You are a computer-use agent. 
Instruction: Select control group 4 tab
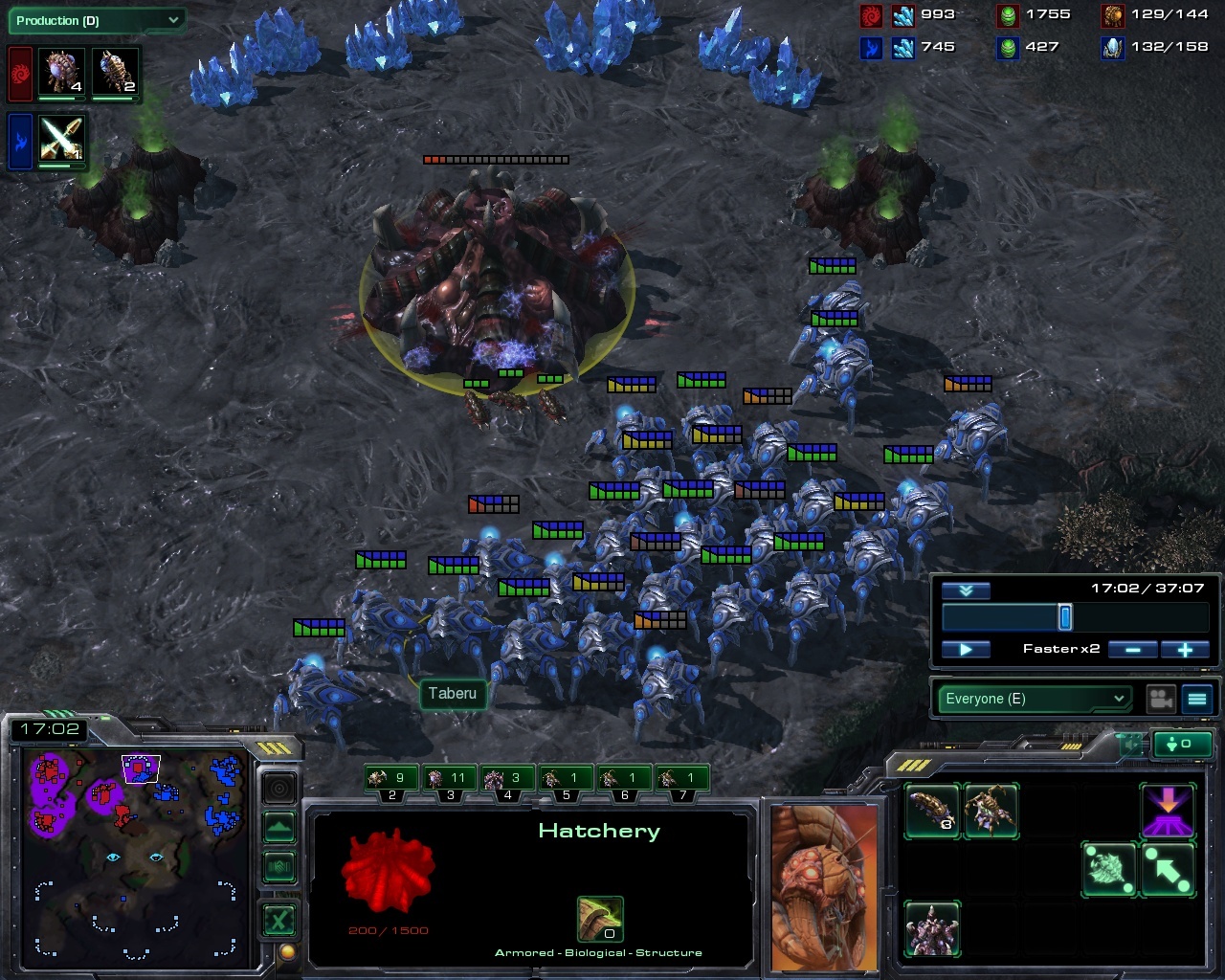tap(507, 779)
